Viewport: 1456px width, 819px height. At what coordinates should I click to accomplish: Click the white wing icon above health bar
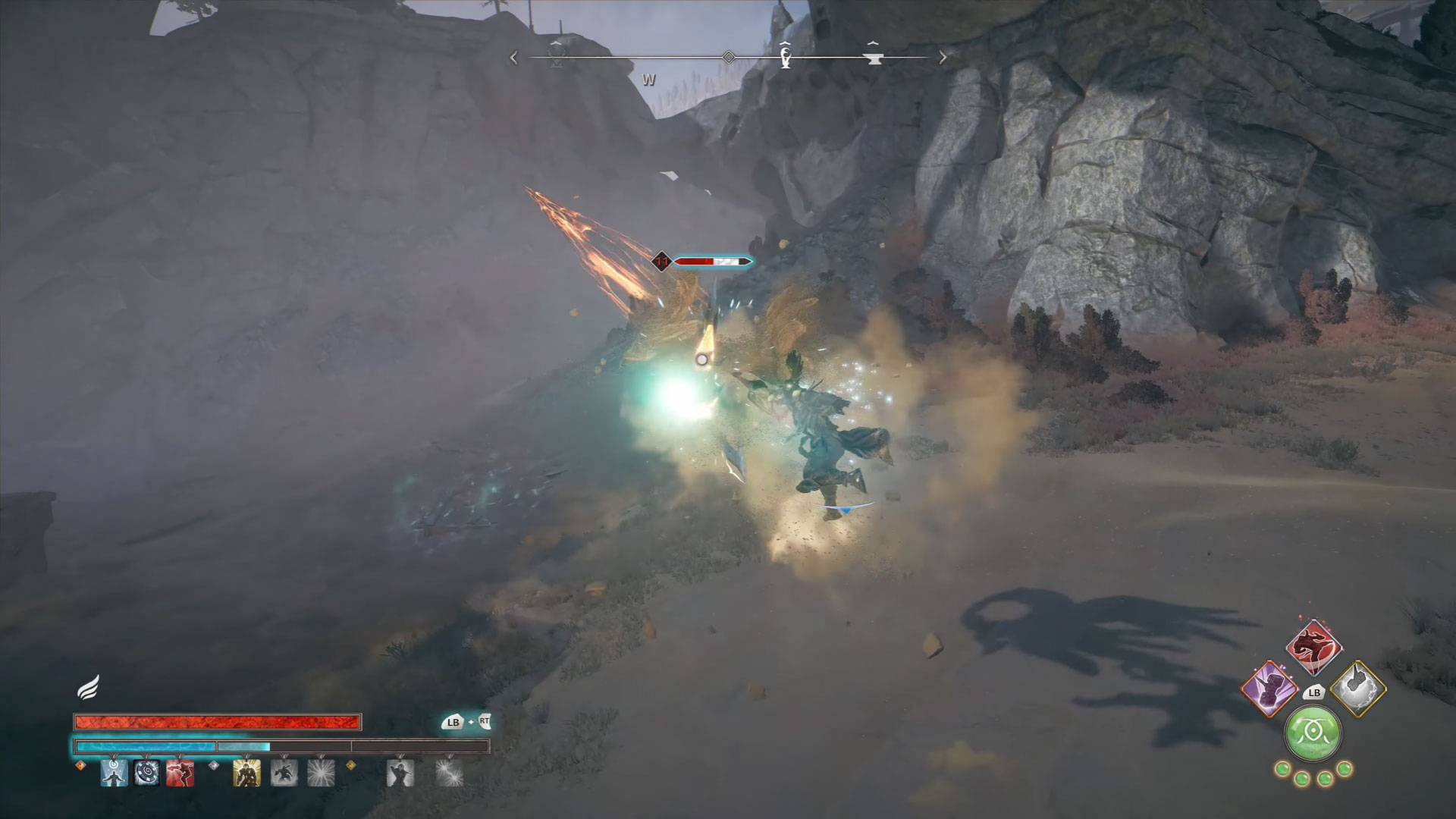click(88, 689)
